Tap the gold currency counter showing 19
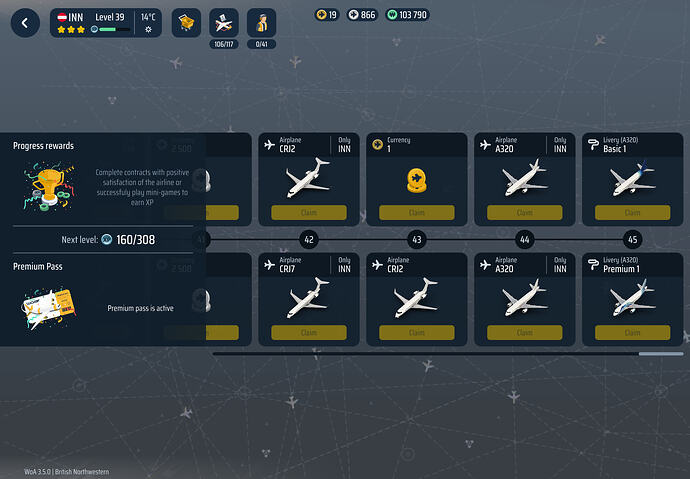This screenshot has height=479, width=690. point(327,14)
